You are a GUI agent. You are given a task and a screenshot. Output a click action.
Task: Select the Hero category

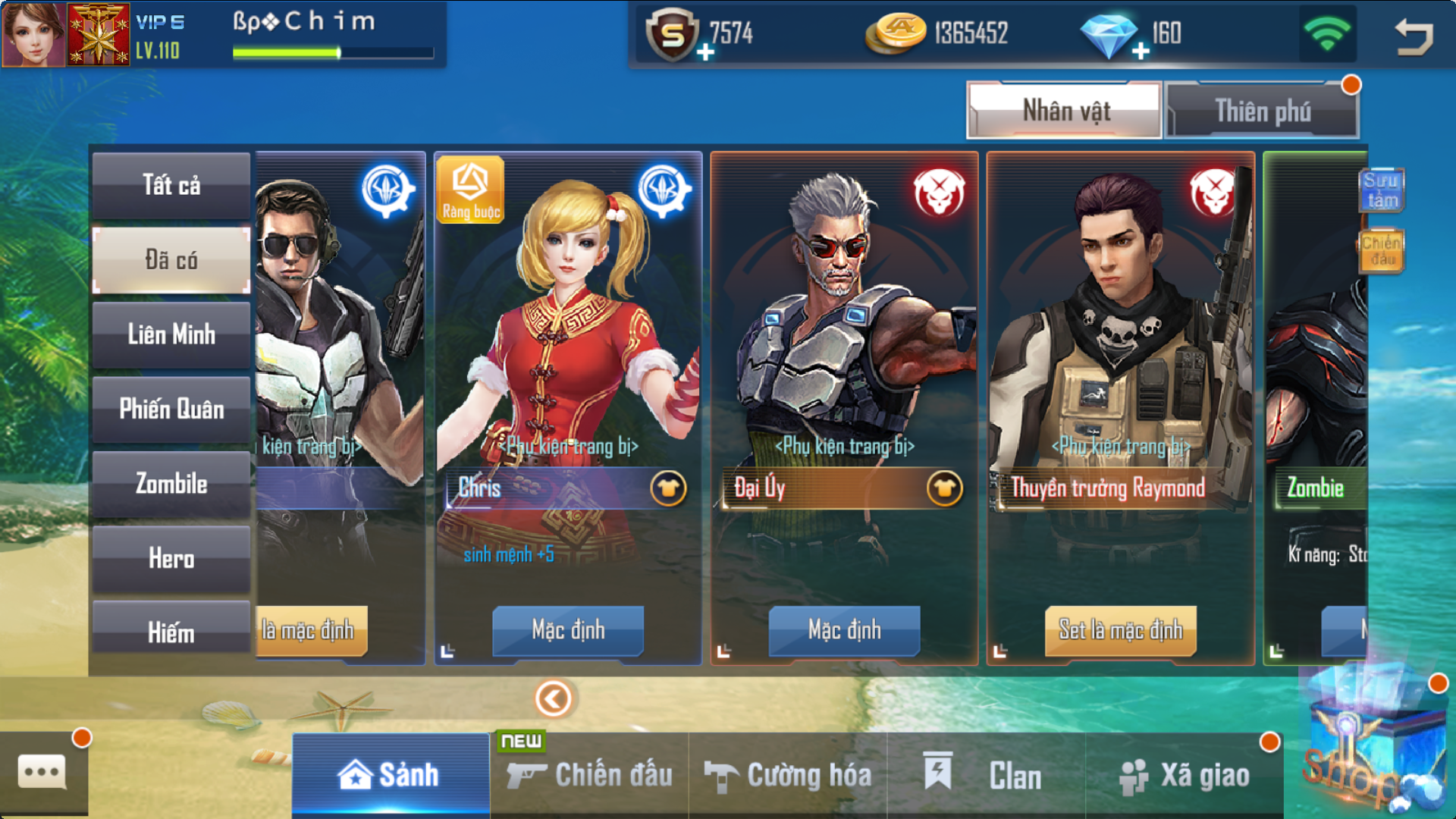[x=171, y=559]
